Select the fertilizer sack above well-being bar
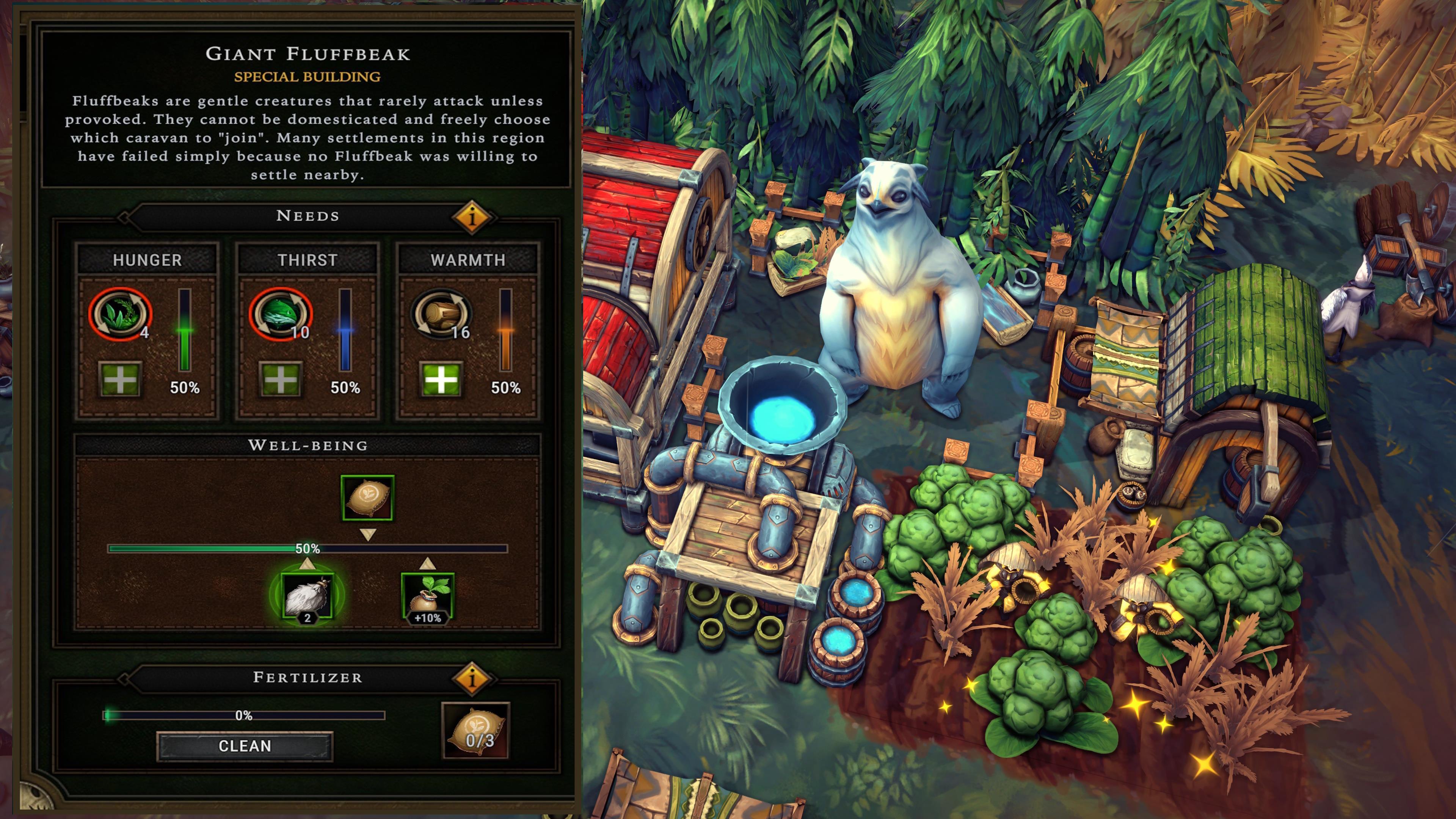The width and height of the screenshot is (1456, 819). (367, 497)
